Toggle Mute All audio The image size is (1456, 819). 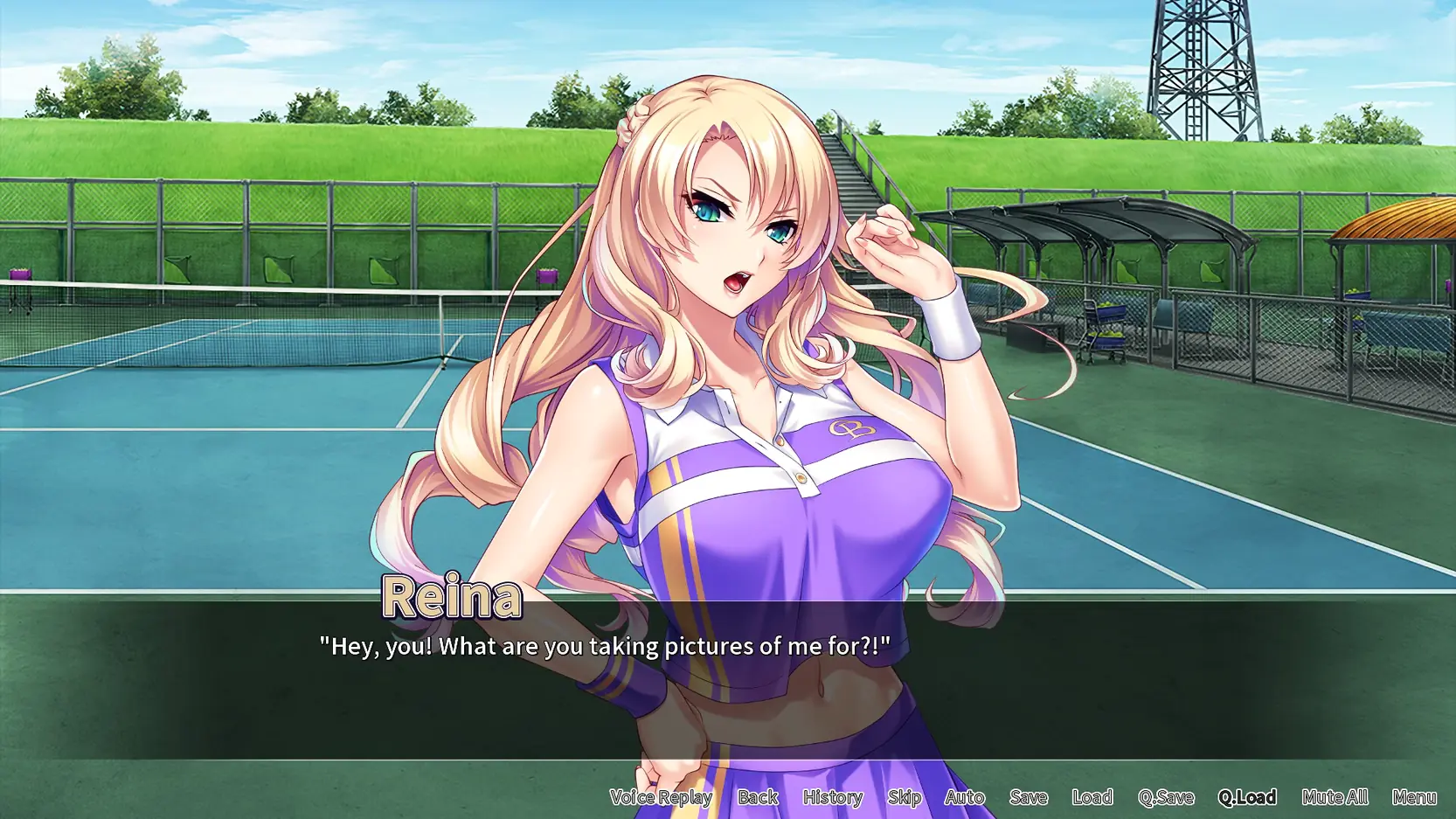click(1335, 797)
